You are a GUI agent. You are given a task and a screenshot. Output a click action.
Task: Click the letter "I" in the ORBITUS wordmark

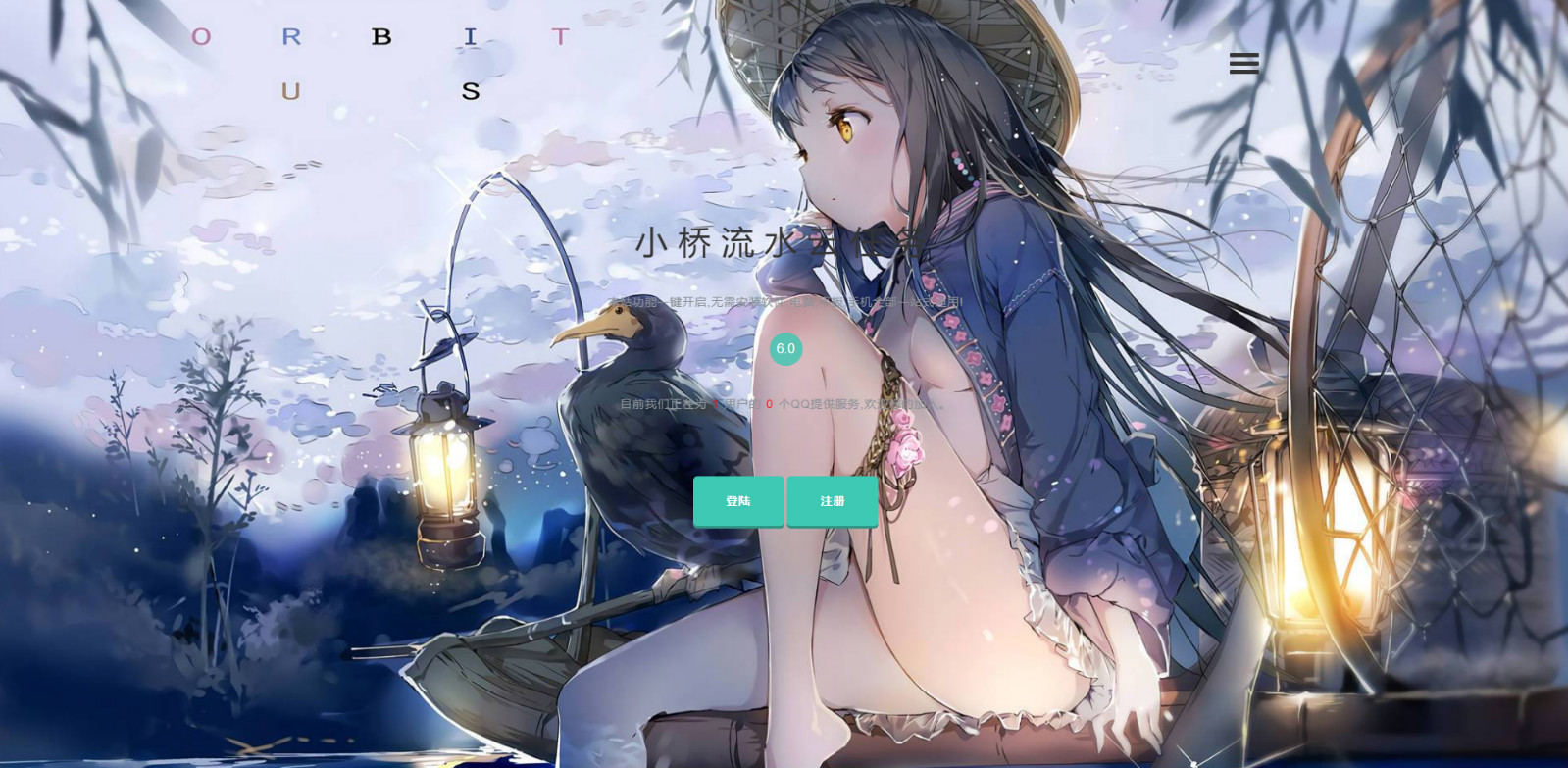471,37
